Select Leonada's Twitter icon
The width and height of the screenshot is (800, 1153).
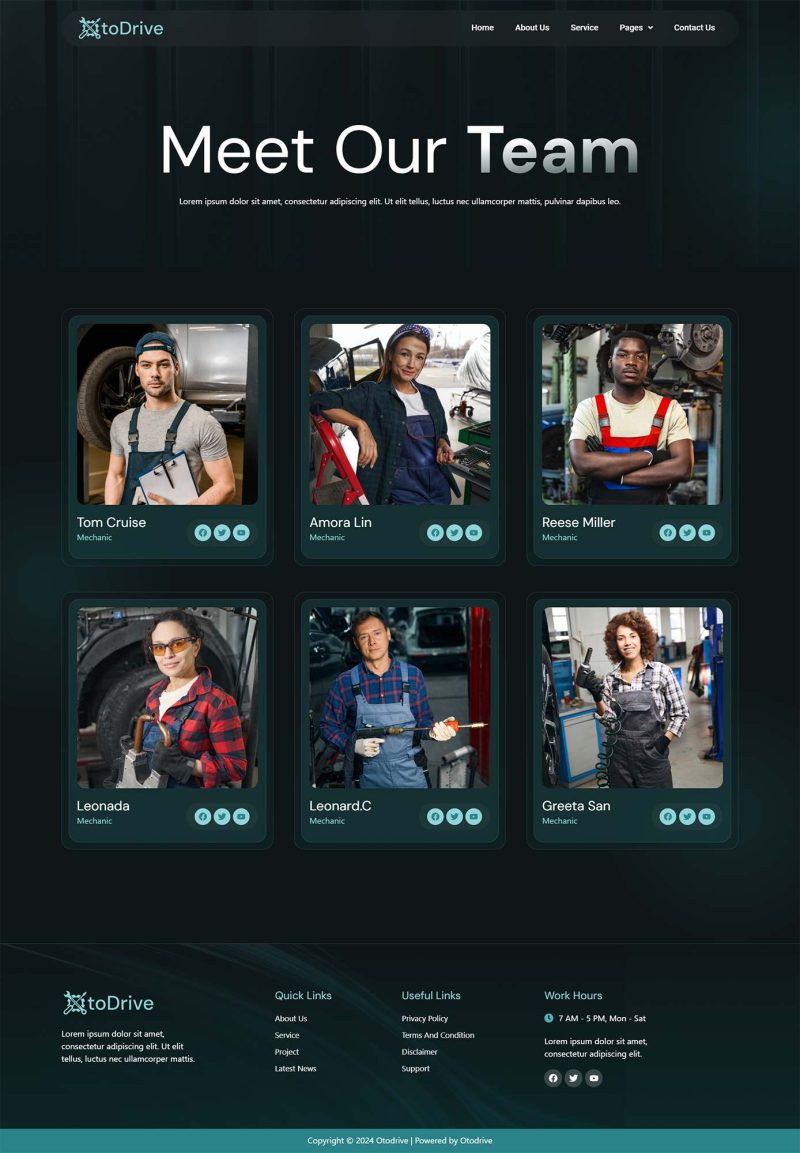click(x=222, y=817)
